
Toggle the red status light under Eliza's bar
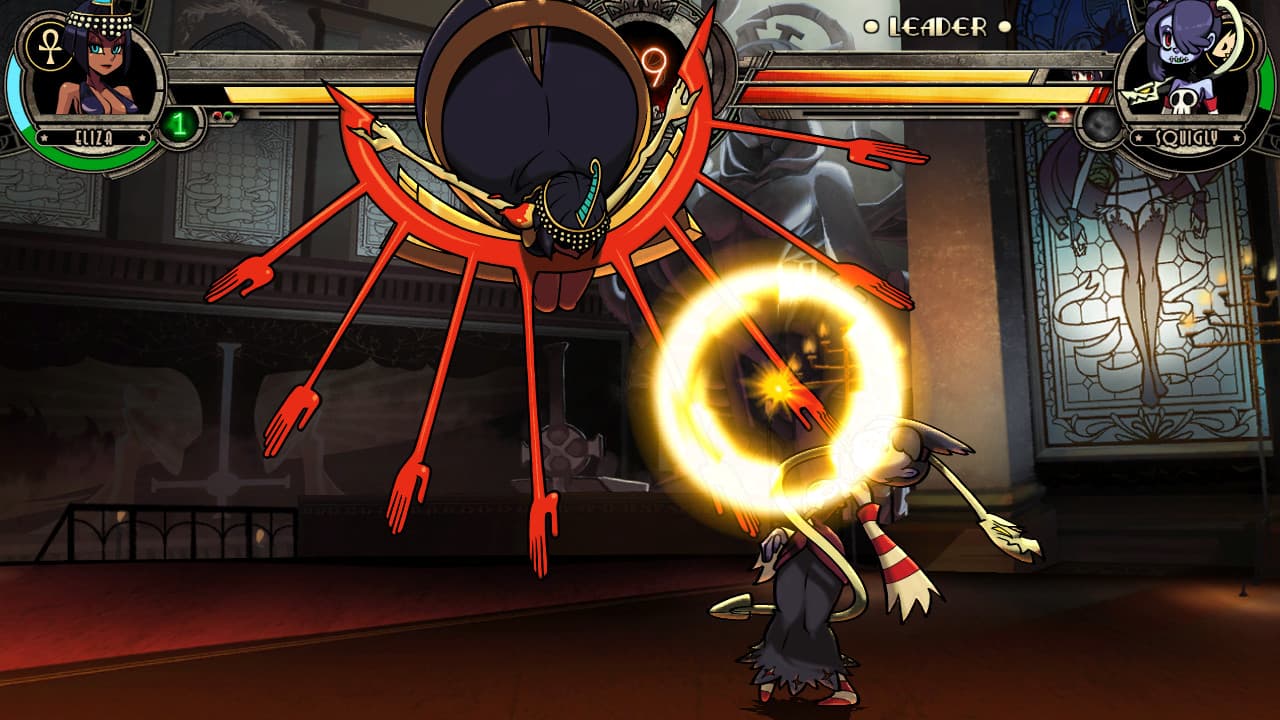(217, 115)
